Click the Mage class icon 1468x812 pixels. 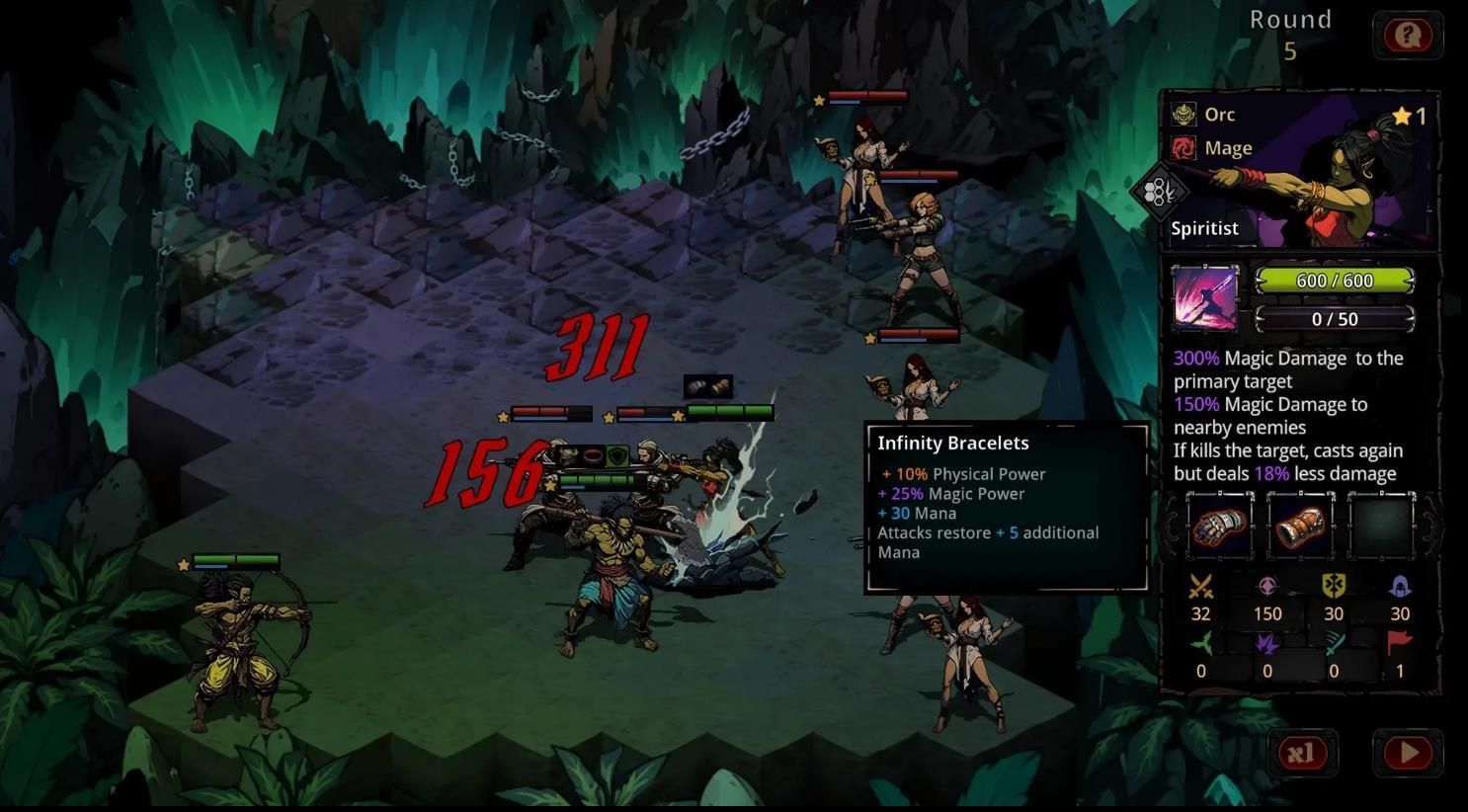tap(1183, 148)
